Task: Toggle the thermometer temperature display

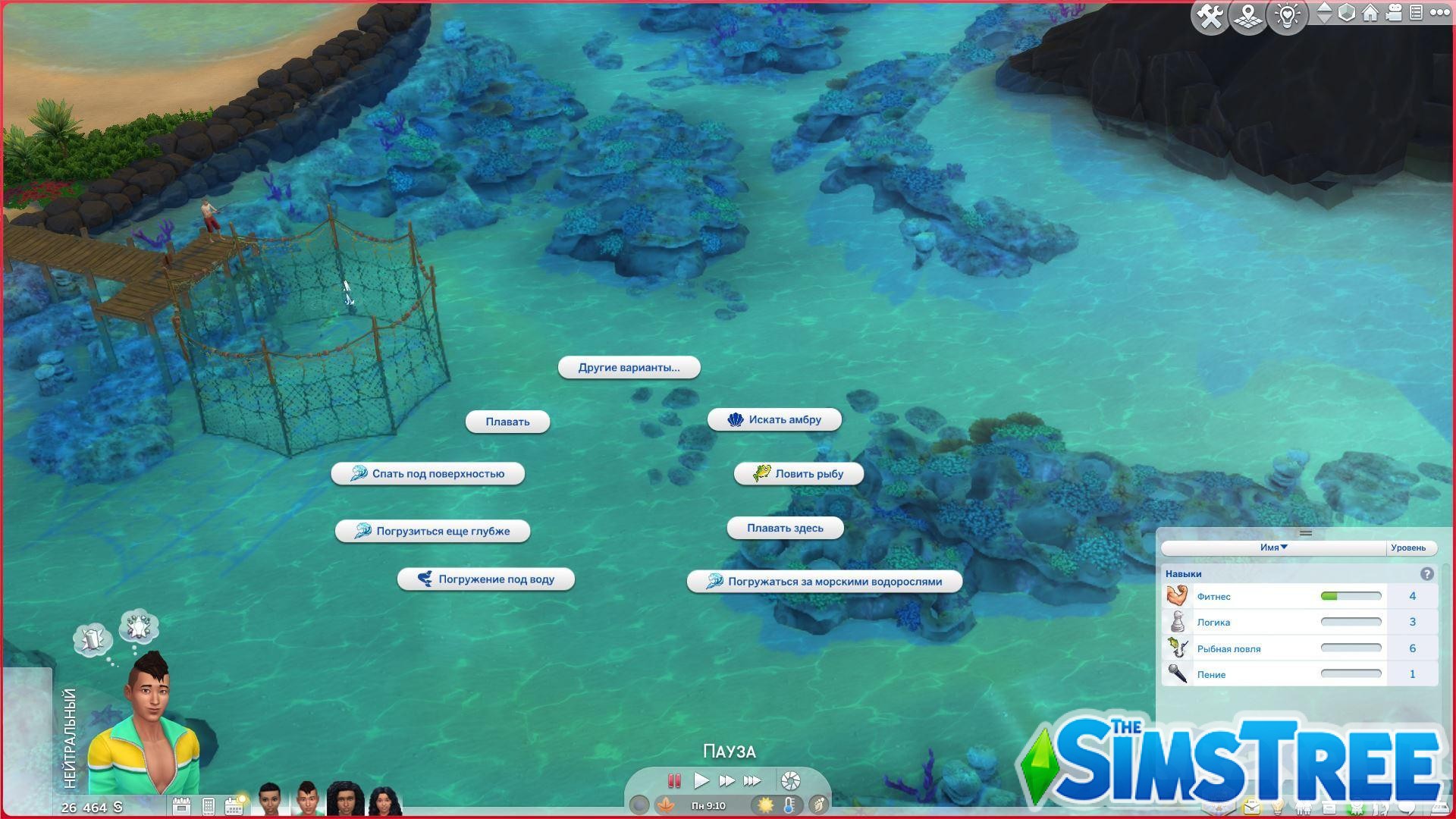Action: click(x=789, y=805)
